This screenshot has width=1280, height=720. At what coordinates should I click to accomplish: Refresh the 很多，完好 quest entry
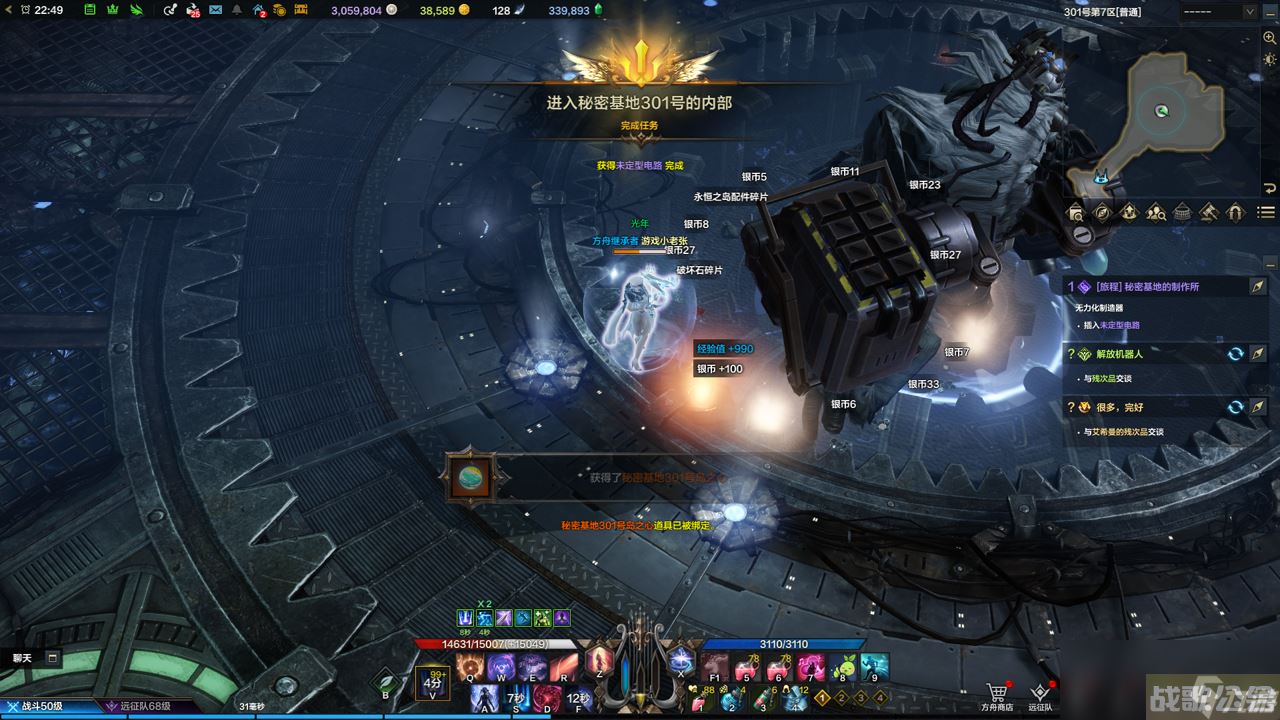(1236, 407)
